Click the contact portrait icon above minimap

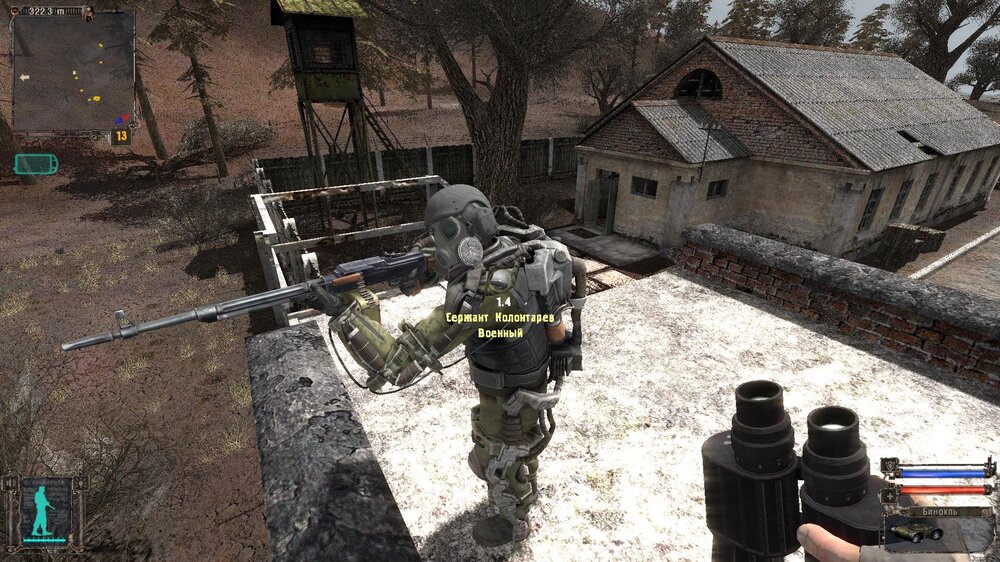(87, 12)
